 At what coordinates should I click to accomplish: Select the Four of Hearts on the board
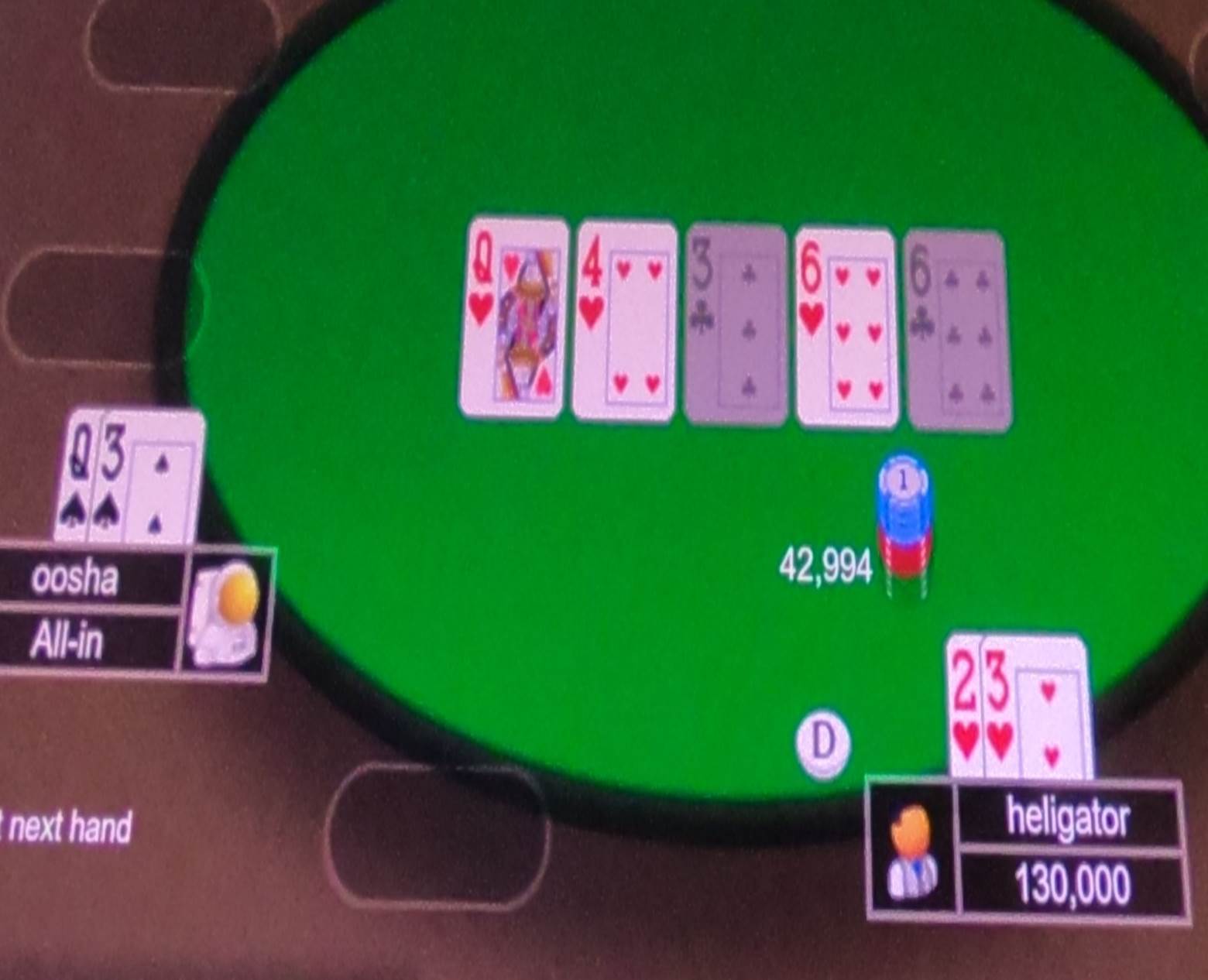pyautogui.click(x=624, y=319)
